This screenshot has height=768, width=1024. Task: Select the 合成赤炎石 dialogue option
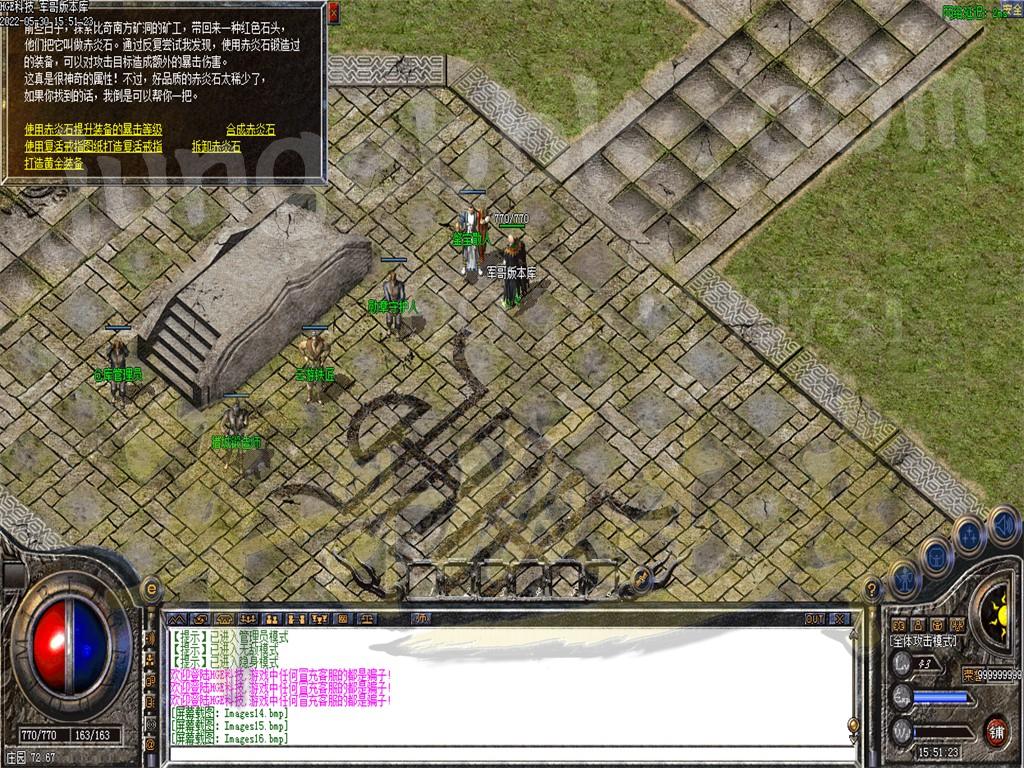pyautogui.click(x=250, y=129)
